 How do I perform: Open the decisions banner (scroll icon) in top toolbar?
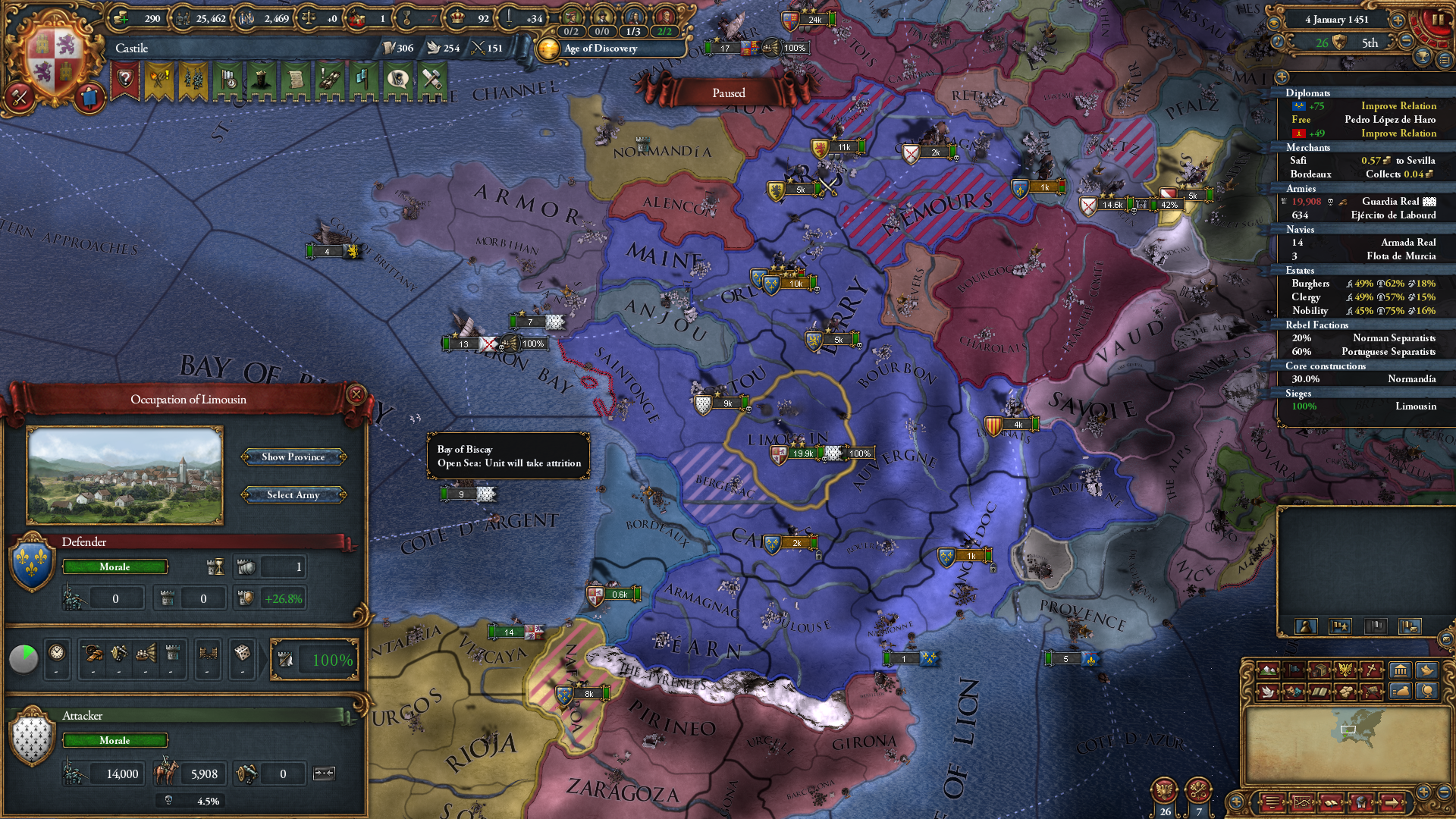(x=296, y=80)
